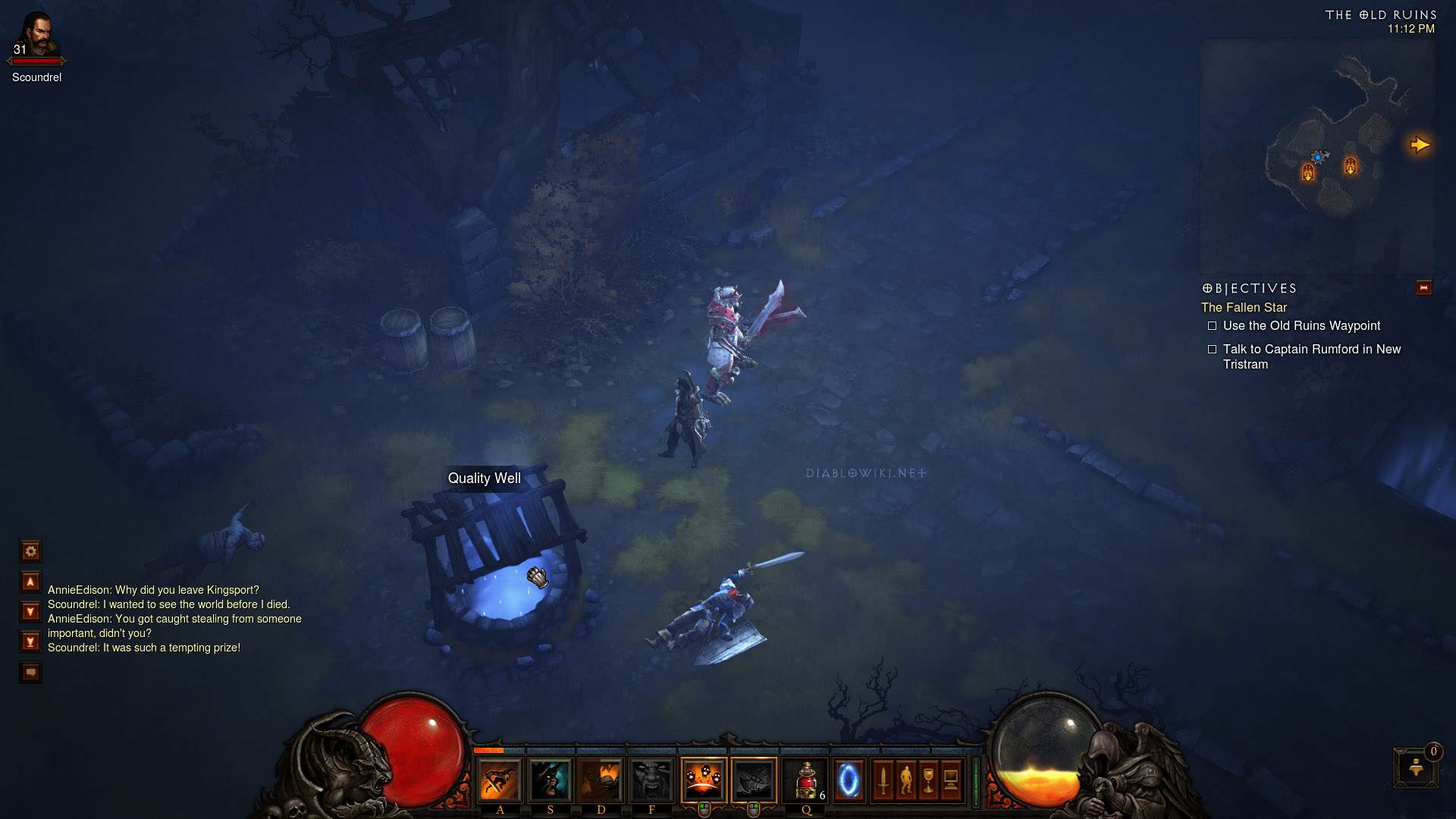The image size is (1456, 819).
Task: Open chat with the speech bubble button
Action: pos(30,672)
